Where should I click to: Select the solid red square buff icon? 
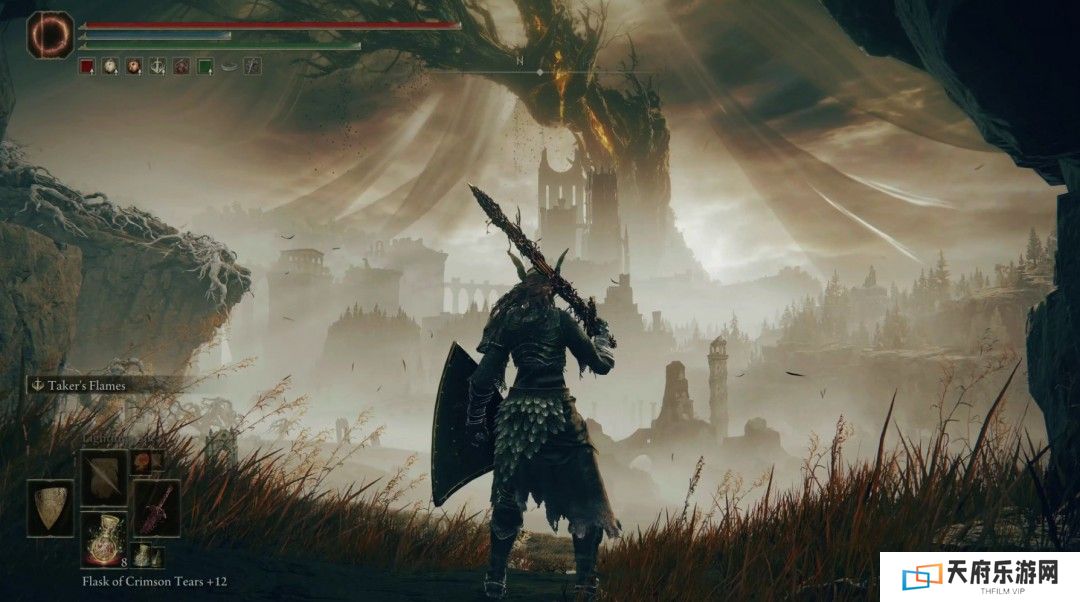(86, 67)
